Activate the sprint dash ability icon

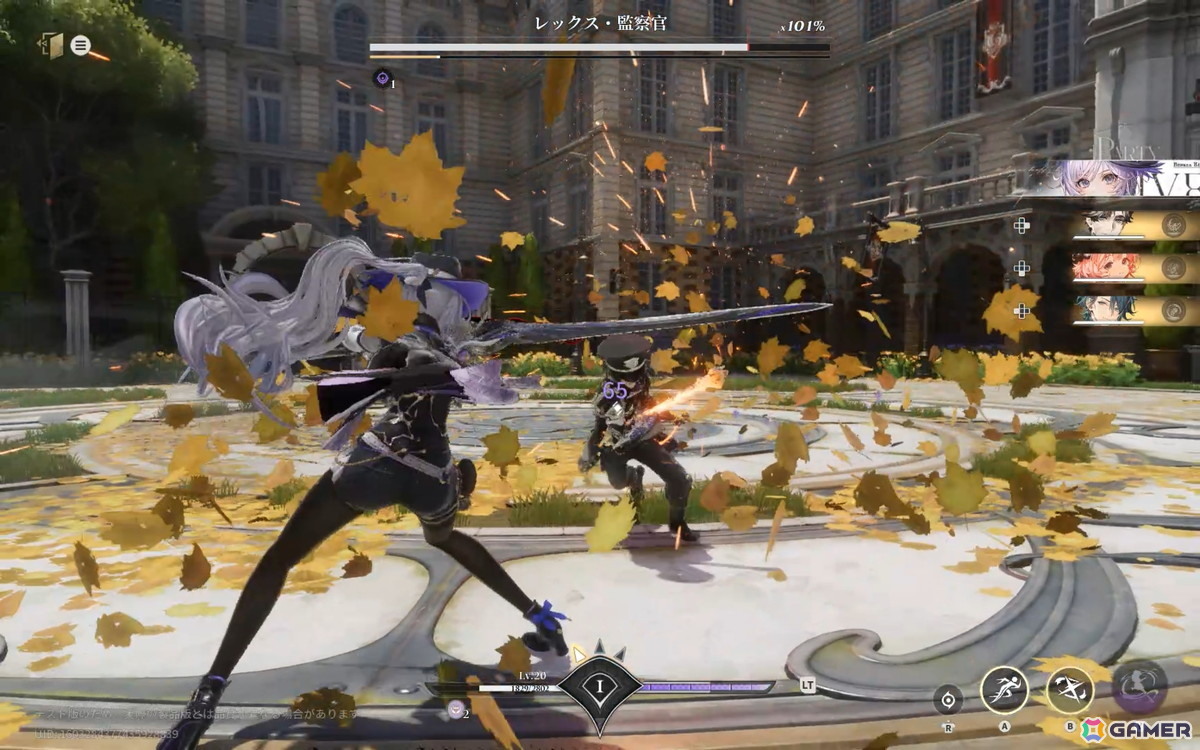[1004, 689]
